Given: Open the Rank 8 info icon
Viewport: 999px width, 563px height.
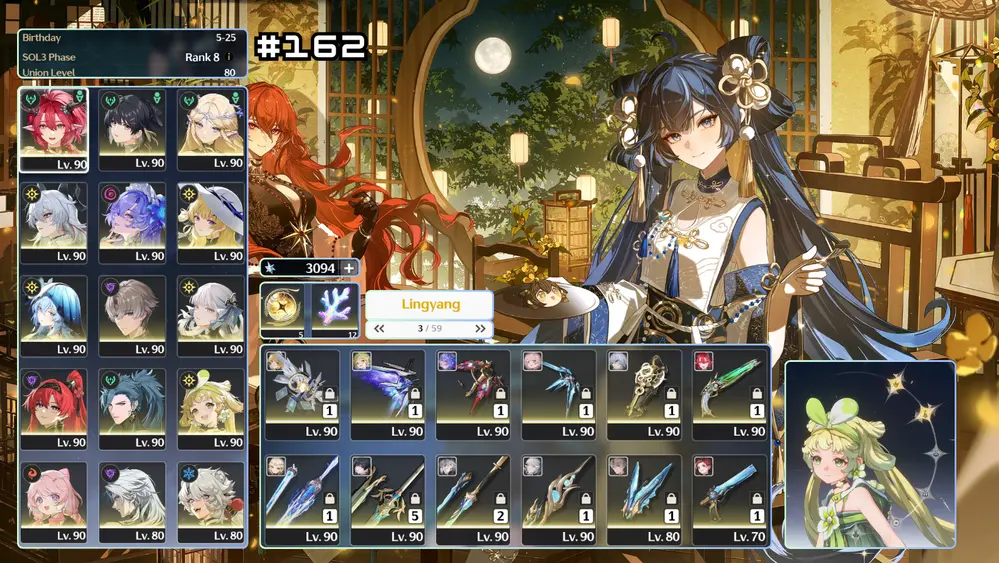Looking at the screenshot, I should pos(229,57).
